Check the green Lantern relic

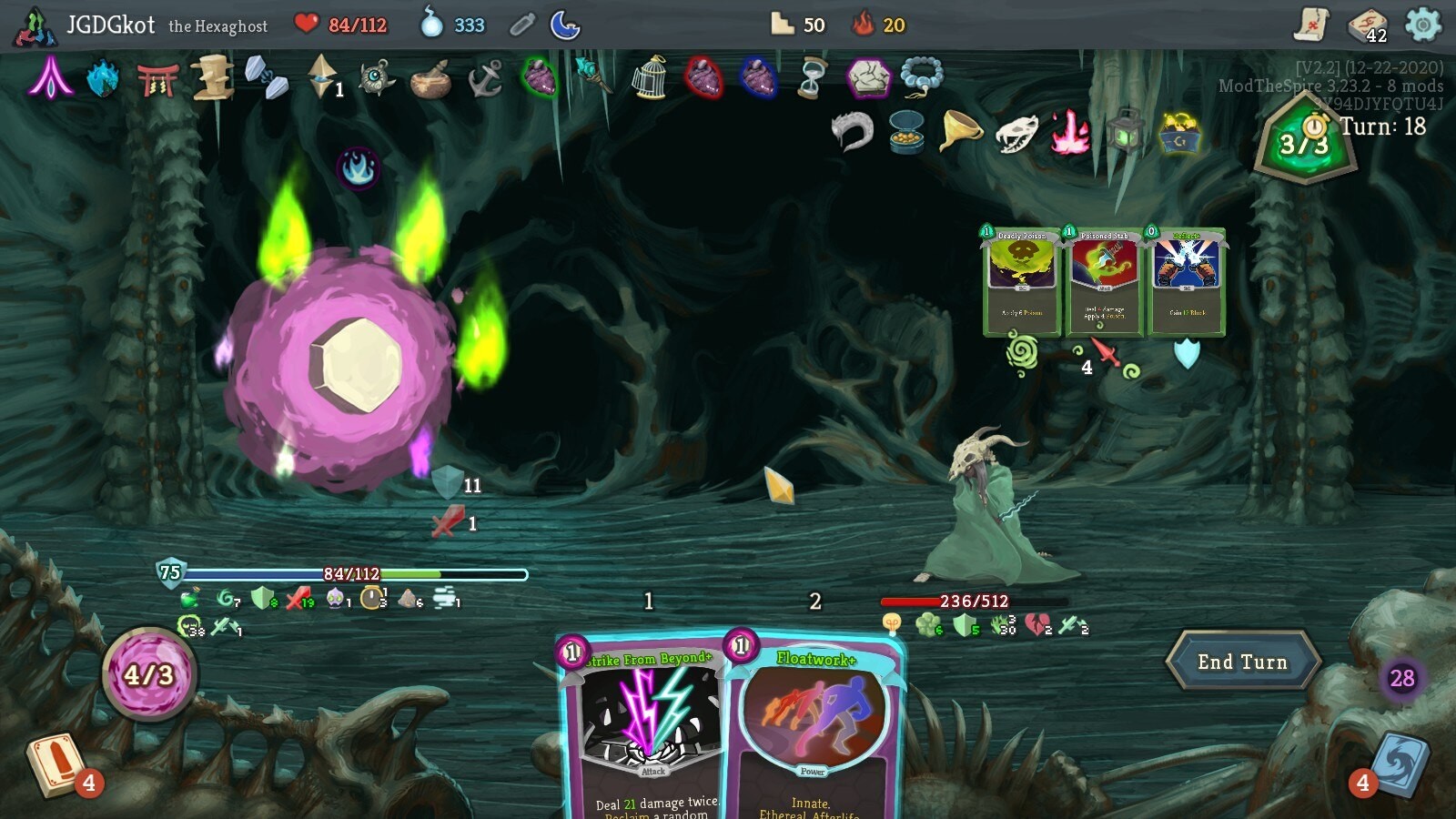click(1126, 132)
